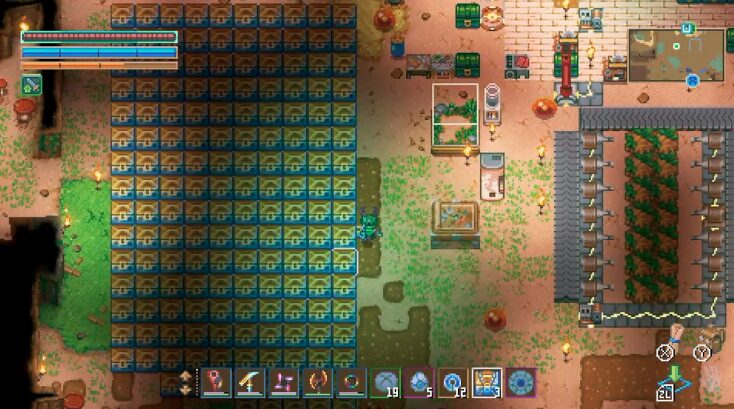Viewport: 734px width, 409px height.
Task: Select the highlighted hotbar slot holding 3
Action: [487, 382]
